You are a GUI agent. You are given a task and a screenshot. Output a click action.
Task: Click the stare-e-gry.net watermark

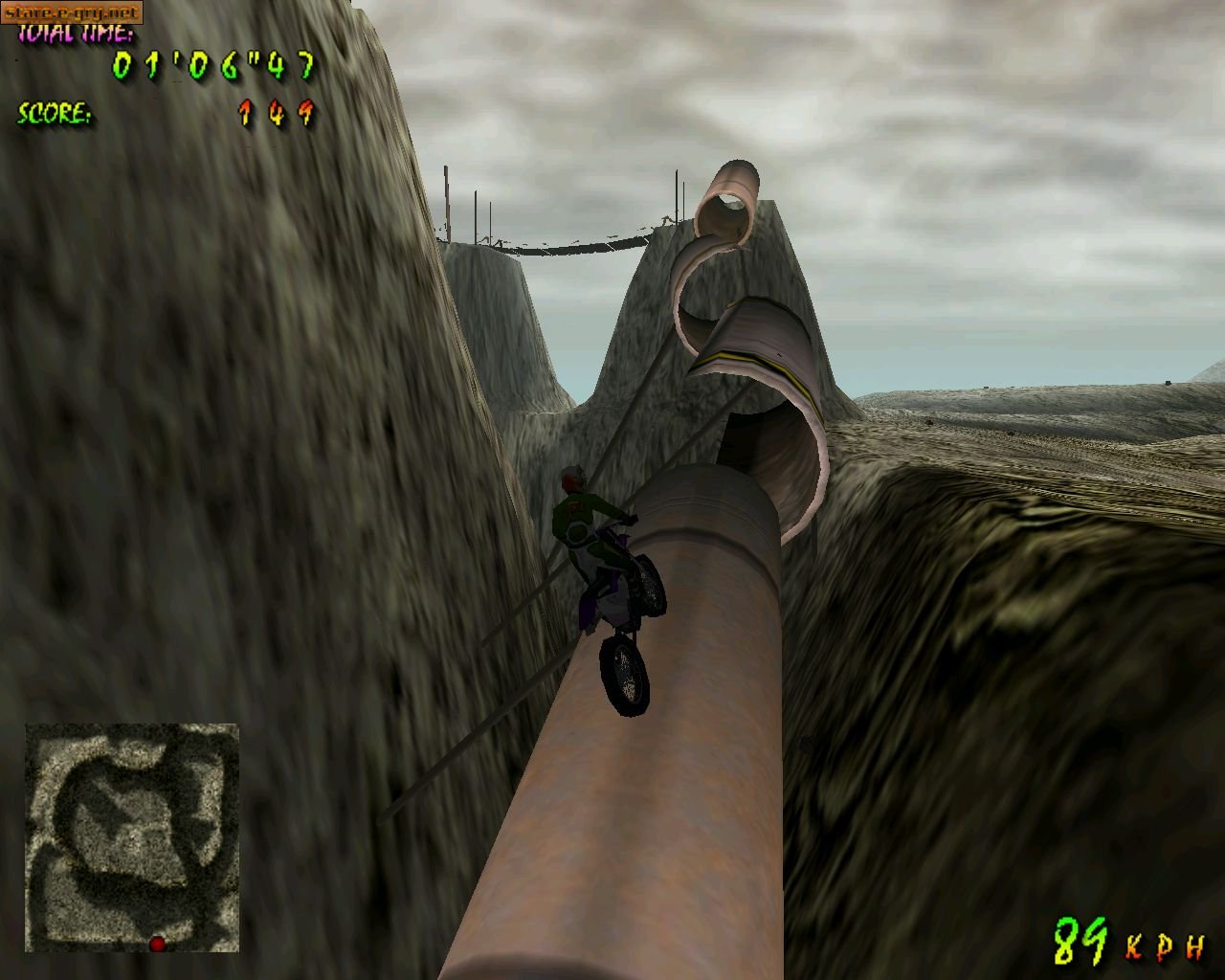click(x=72, y=12)
